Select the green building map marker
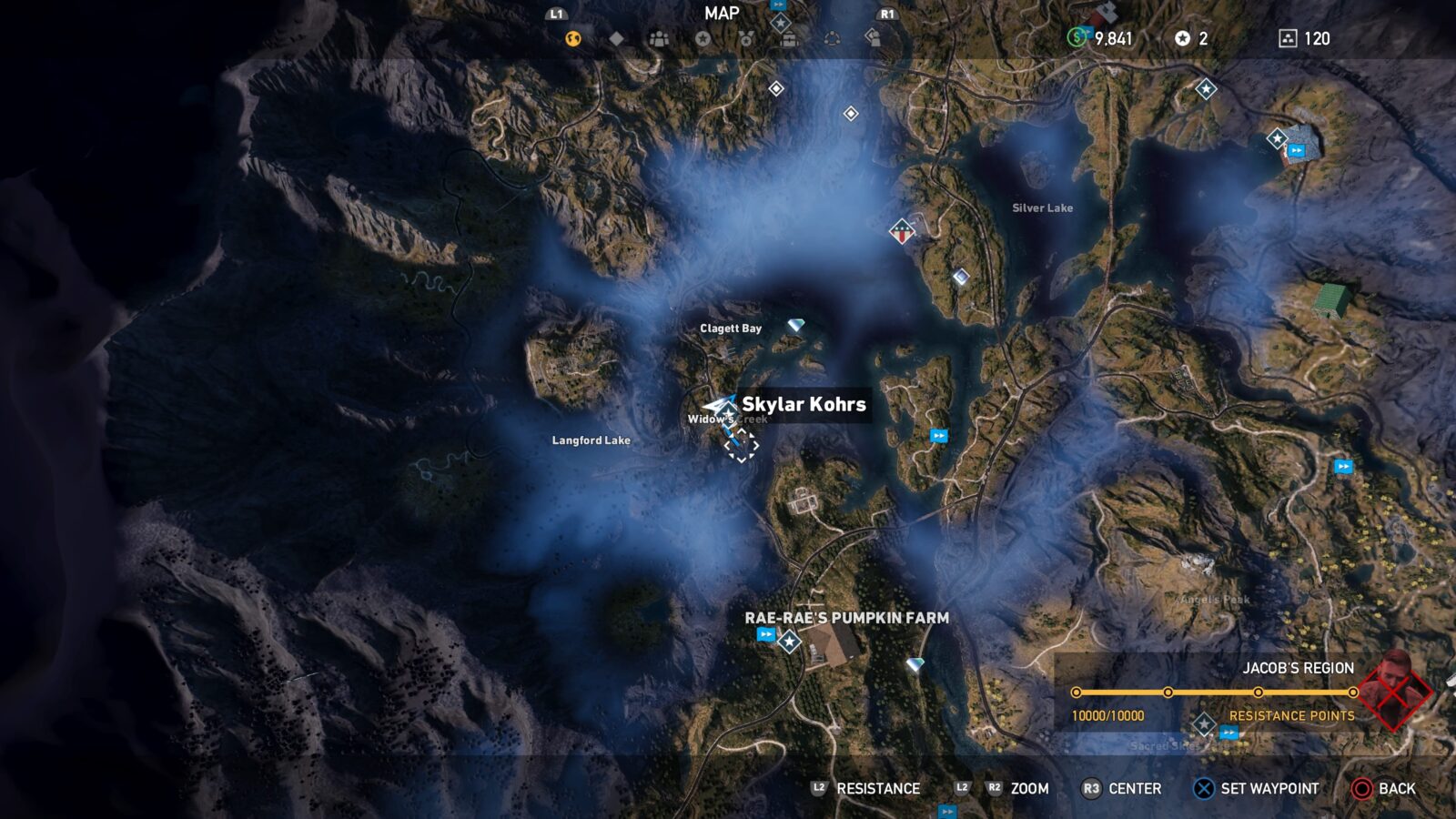 point(1332,298)
